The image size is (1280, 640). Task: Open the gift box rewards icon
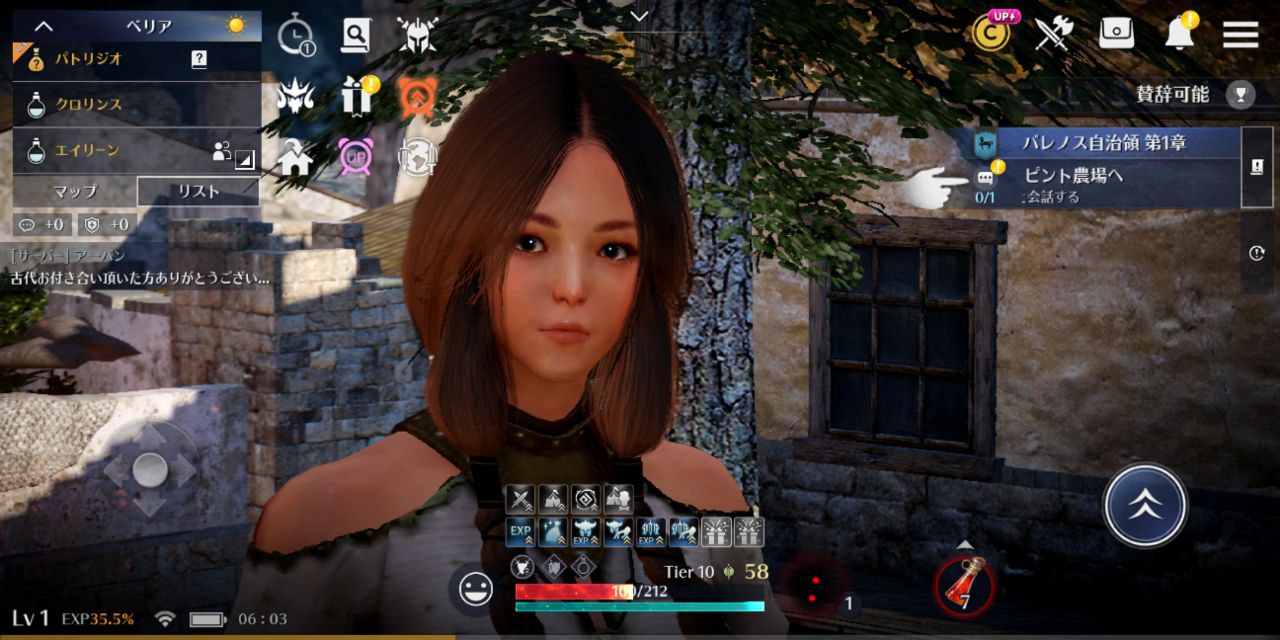click(356, 96)
